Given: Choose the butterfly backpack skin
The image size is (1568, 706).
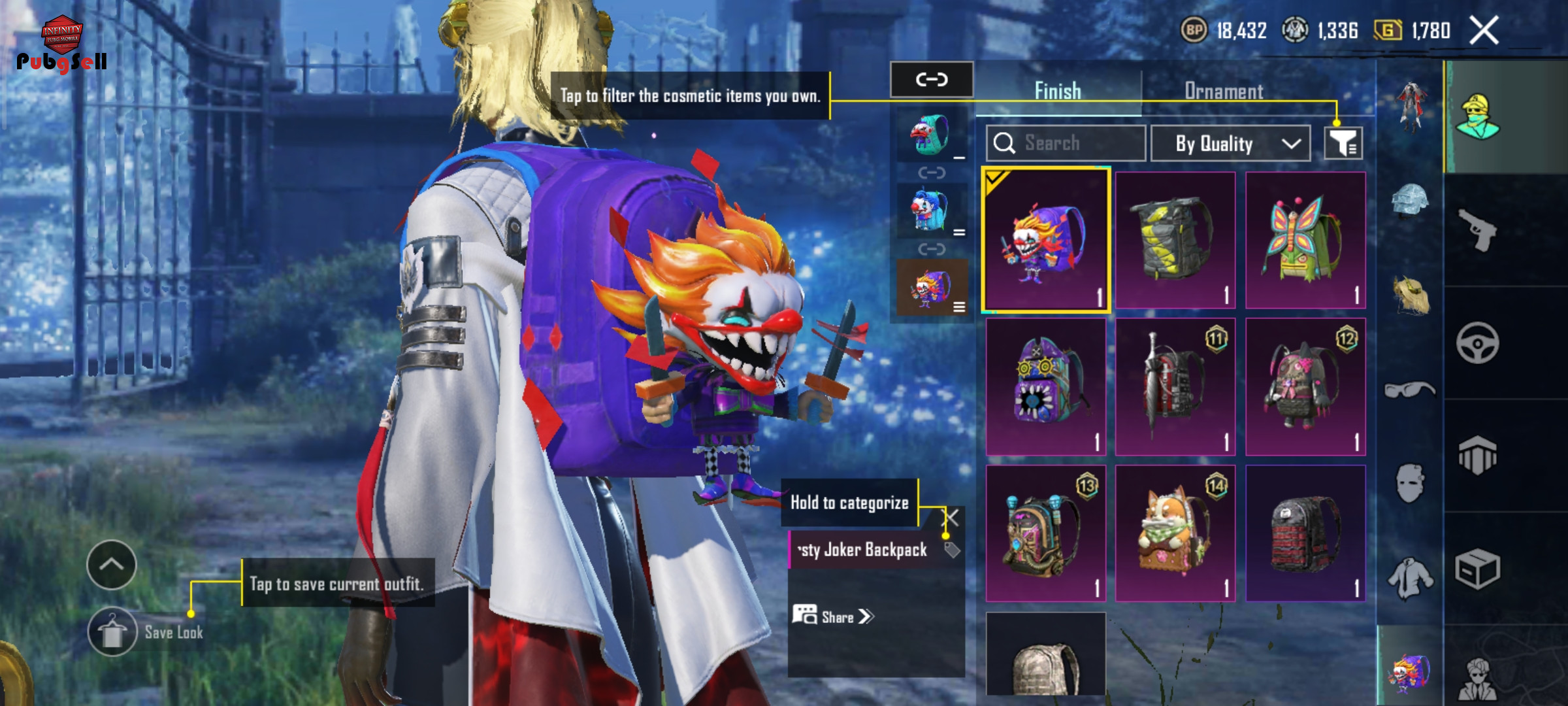Looking at the screenshot, I should (1305, 240).
